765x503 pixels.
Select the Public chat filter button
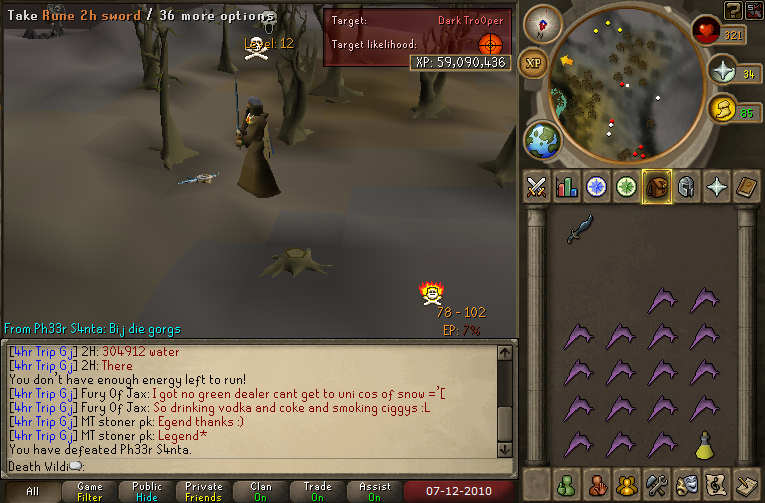[146, 491]
